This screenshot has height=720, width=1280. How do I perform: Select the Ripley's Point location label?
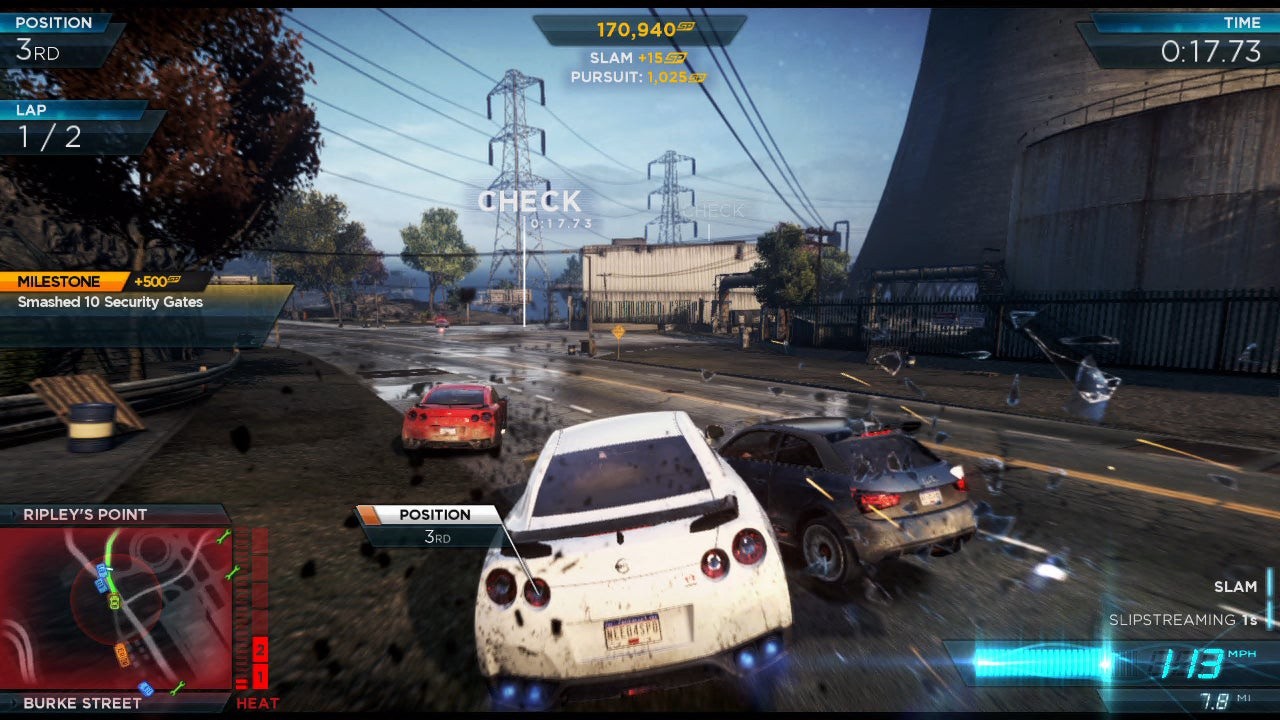click(86, 515)
